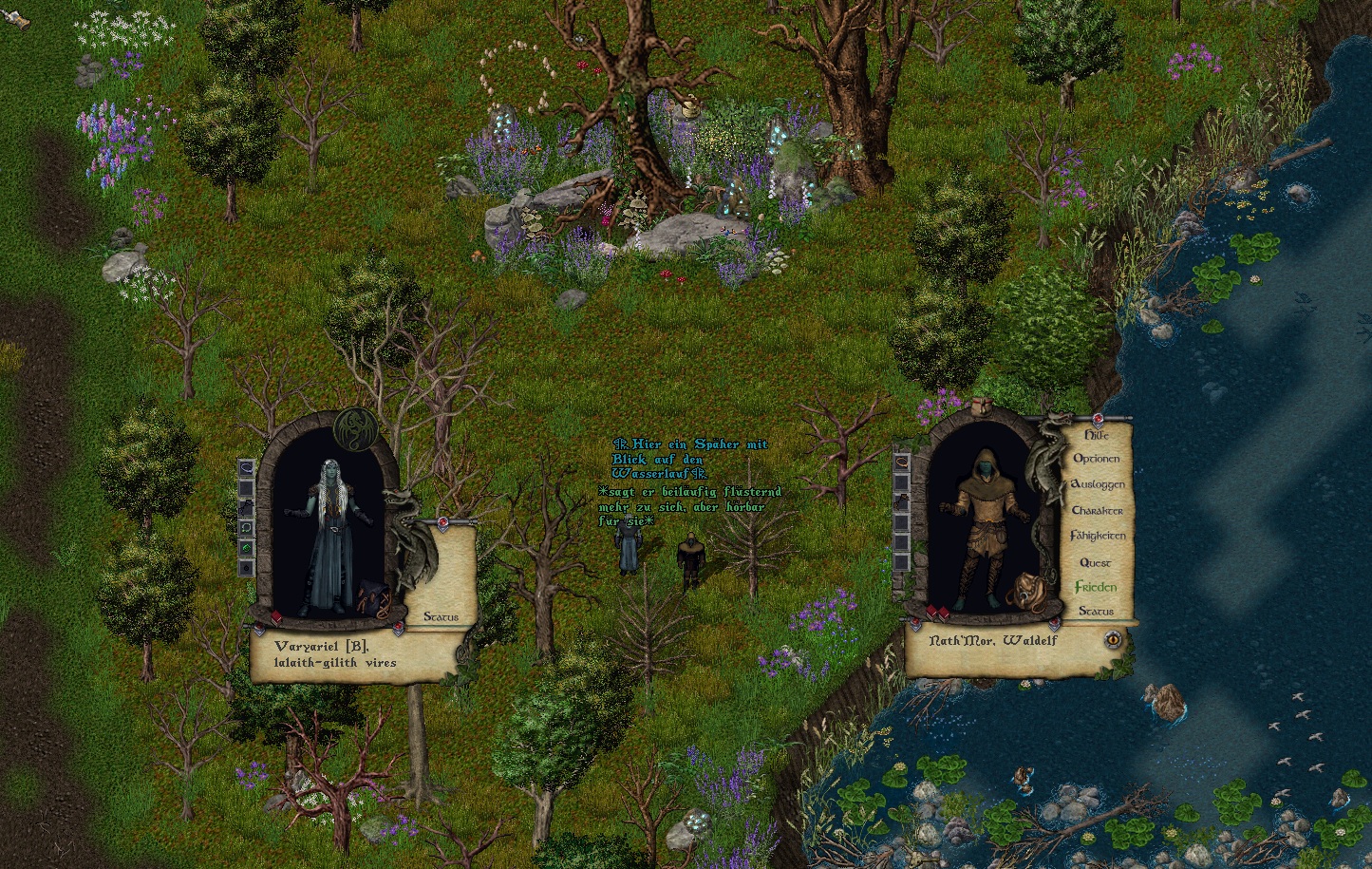Open Nath'Mor's tan leather backpack
Viewport: 1372px width, 869px height.
(x=1024, y=593)
